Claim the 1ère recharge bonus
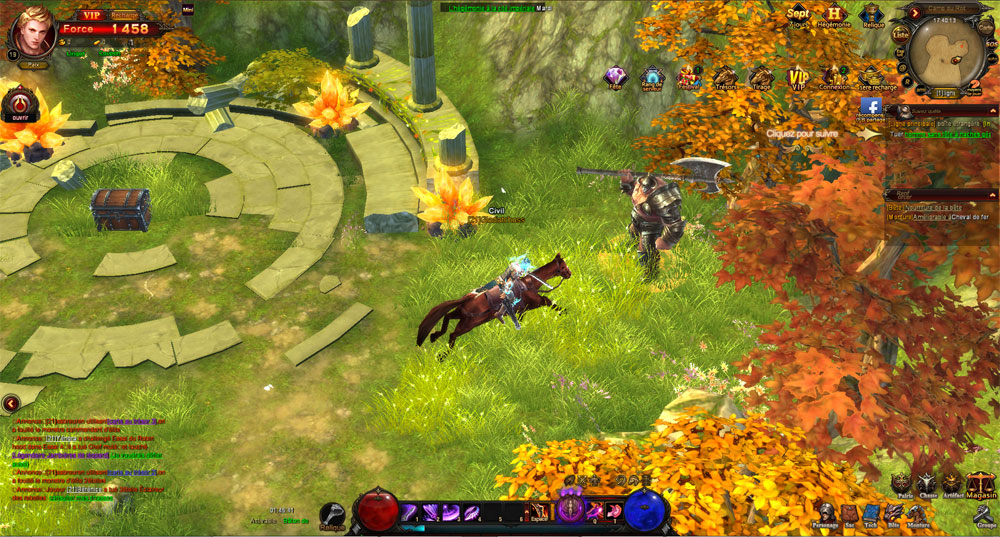This screenshot has height=537, width=1000. point(877,78)
